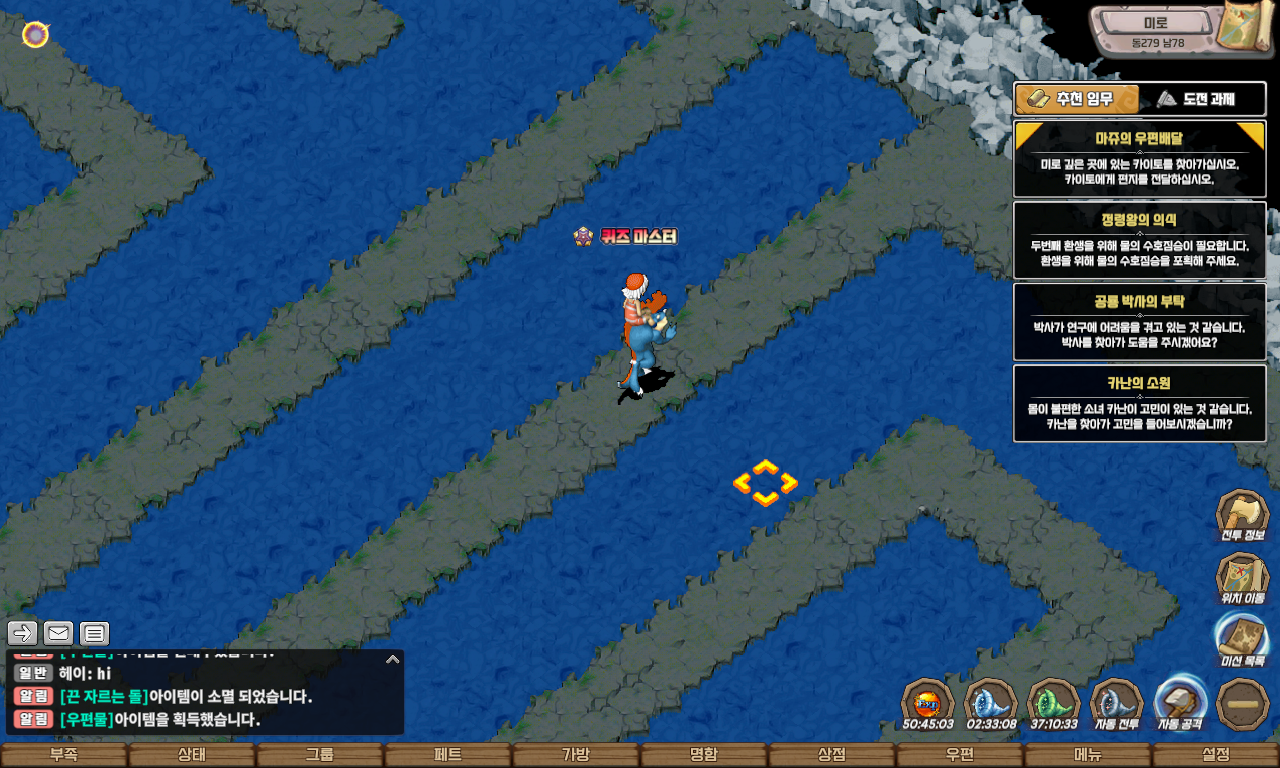Expand the chat log with the arrow
Screen dimensions: 1280x768
tap(393, 659)
